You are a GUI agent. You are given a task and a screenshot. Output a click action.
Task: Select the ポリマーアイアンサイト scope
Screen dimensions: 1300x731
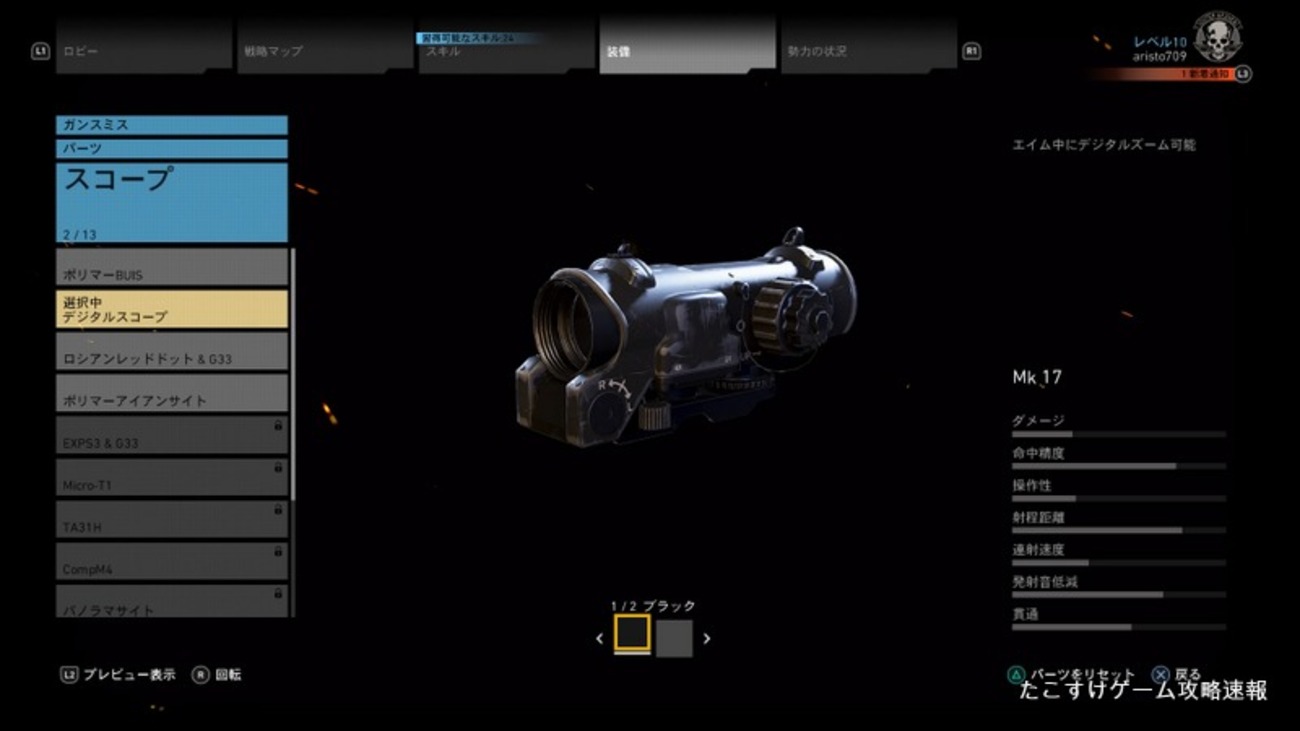[170, 392]
